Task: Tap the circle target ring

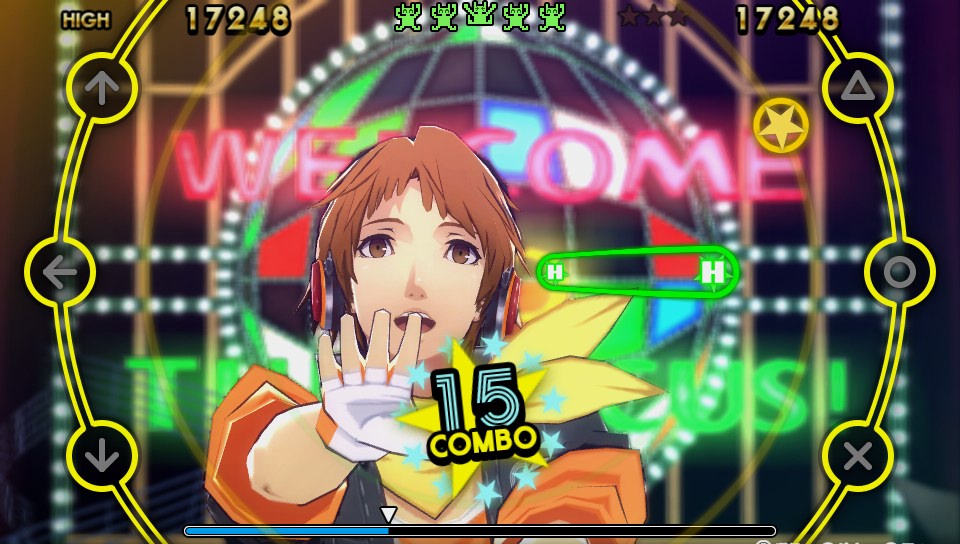Action: pos(899,272)
